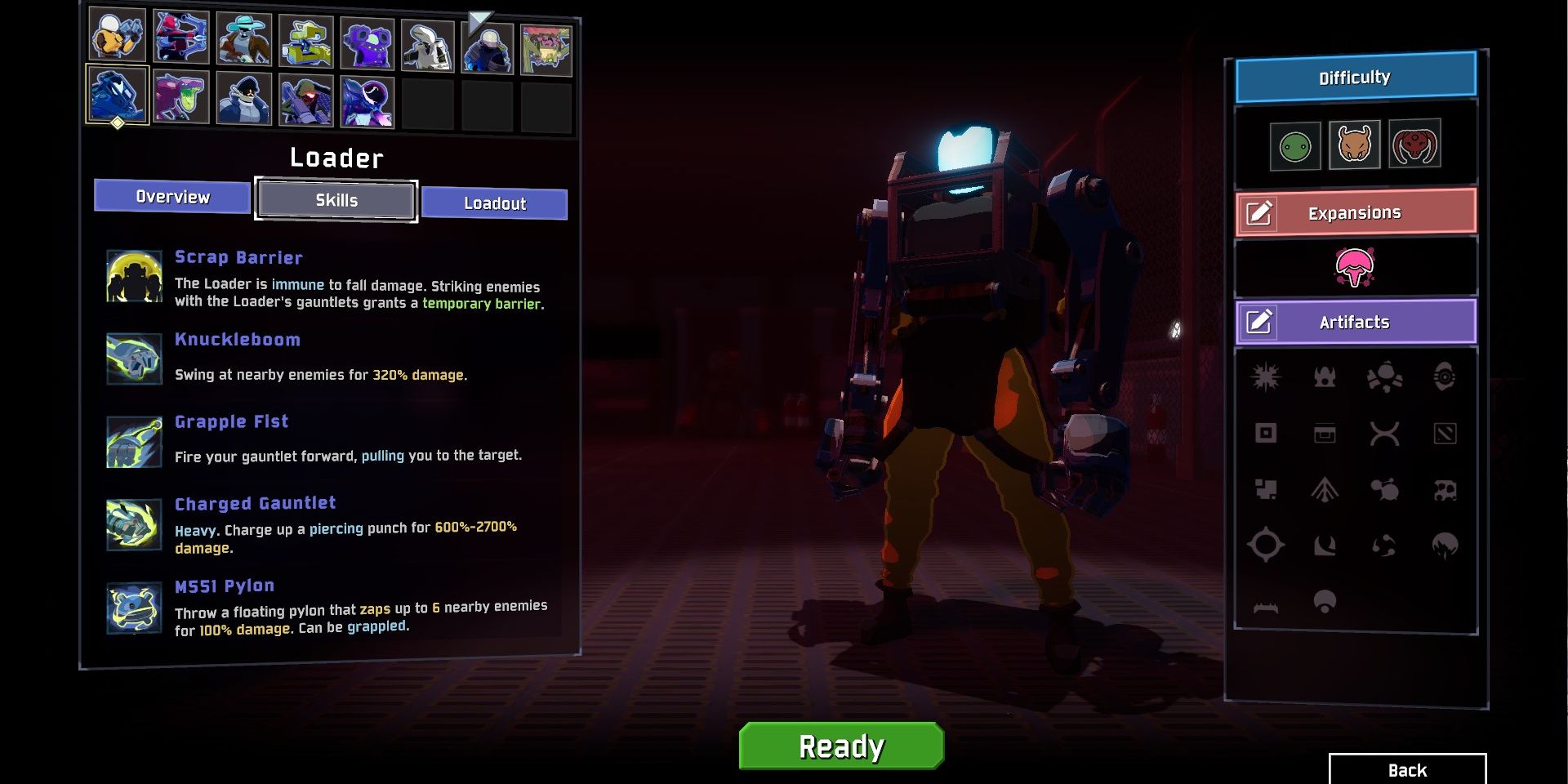The image size is (1568, 784).
Task: Open the Loadout tab
Action: click(x=494, y=203)
